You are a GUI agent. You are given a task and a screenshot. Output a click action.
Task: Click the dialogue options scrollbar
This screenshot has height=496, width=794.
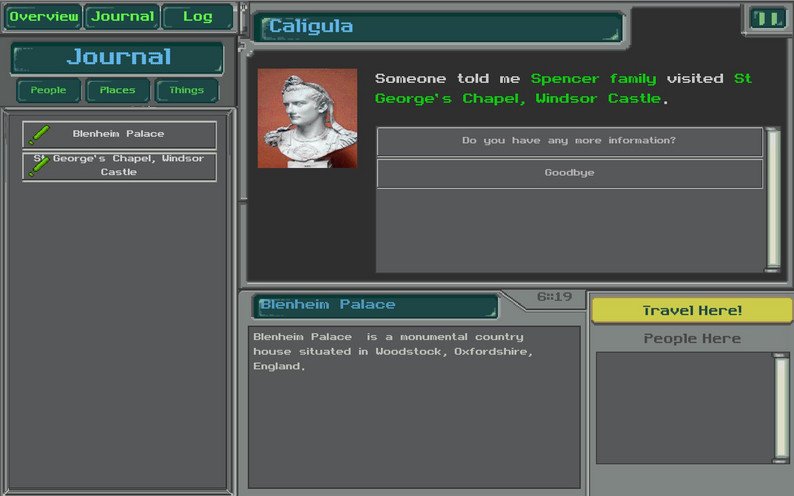772,199
